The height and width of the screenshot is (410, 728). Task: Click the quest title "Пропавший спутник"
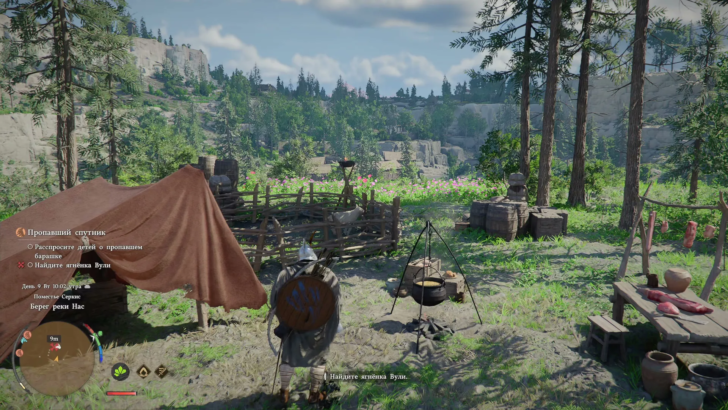68,232
